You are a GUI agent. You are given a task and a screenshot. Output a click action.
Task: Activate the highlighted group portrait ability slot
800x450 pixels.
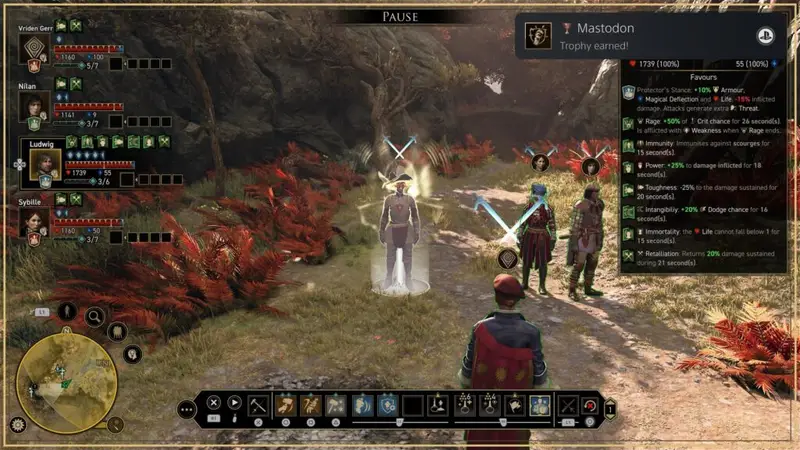(540, 405)
